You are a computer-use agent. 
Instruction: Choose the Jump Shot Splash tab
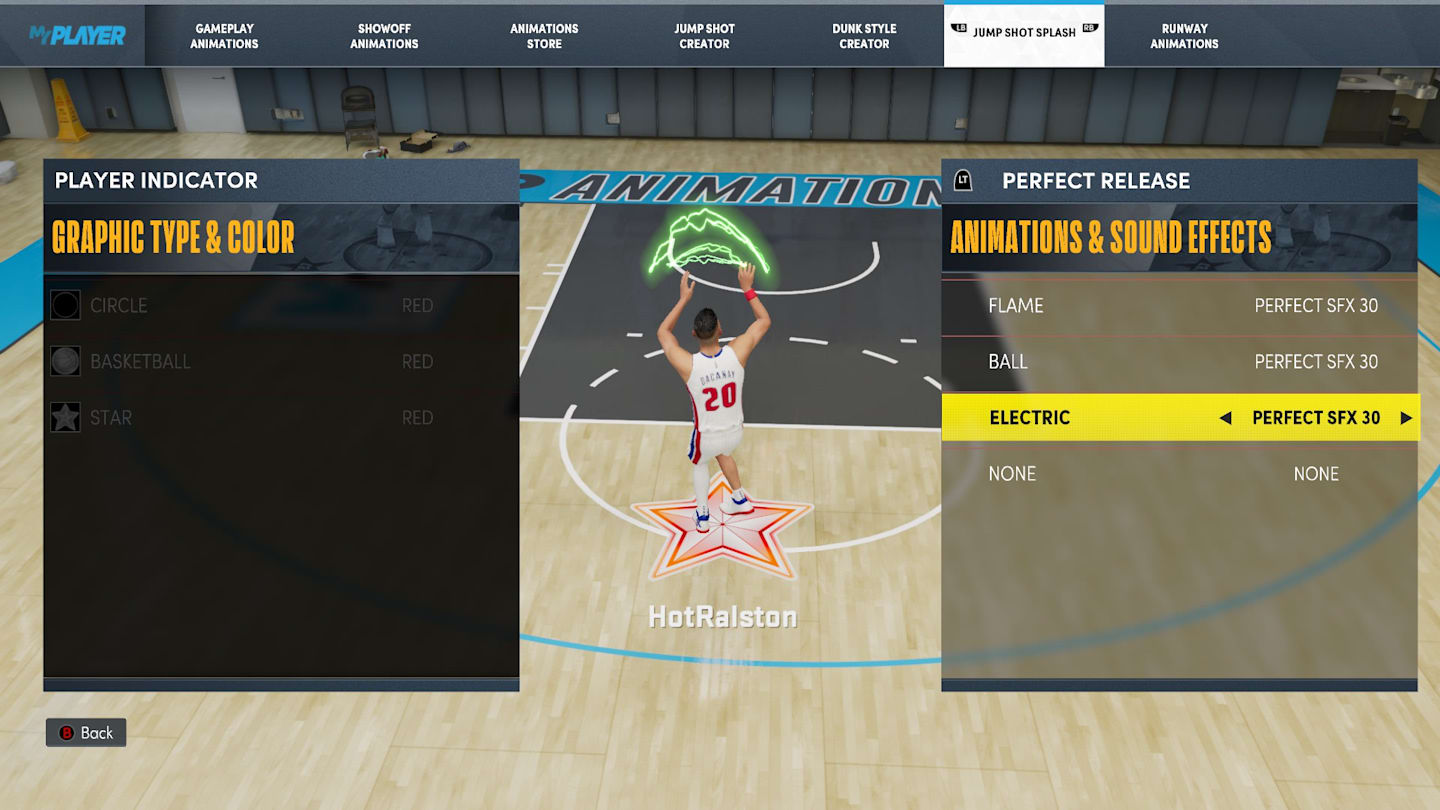(x=1024, y=33)
